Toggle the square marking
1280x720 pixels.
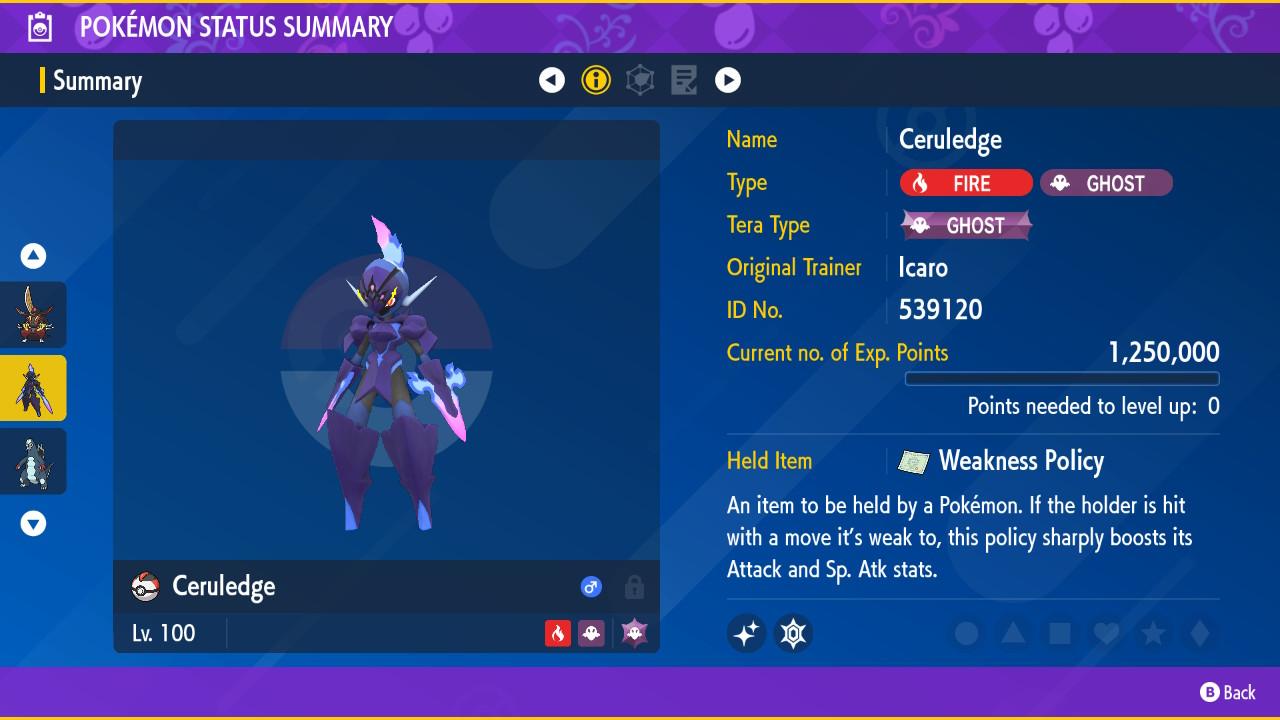pos(1060,633)
